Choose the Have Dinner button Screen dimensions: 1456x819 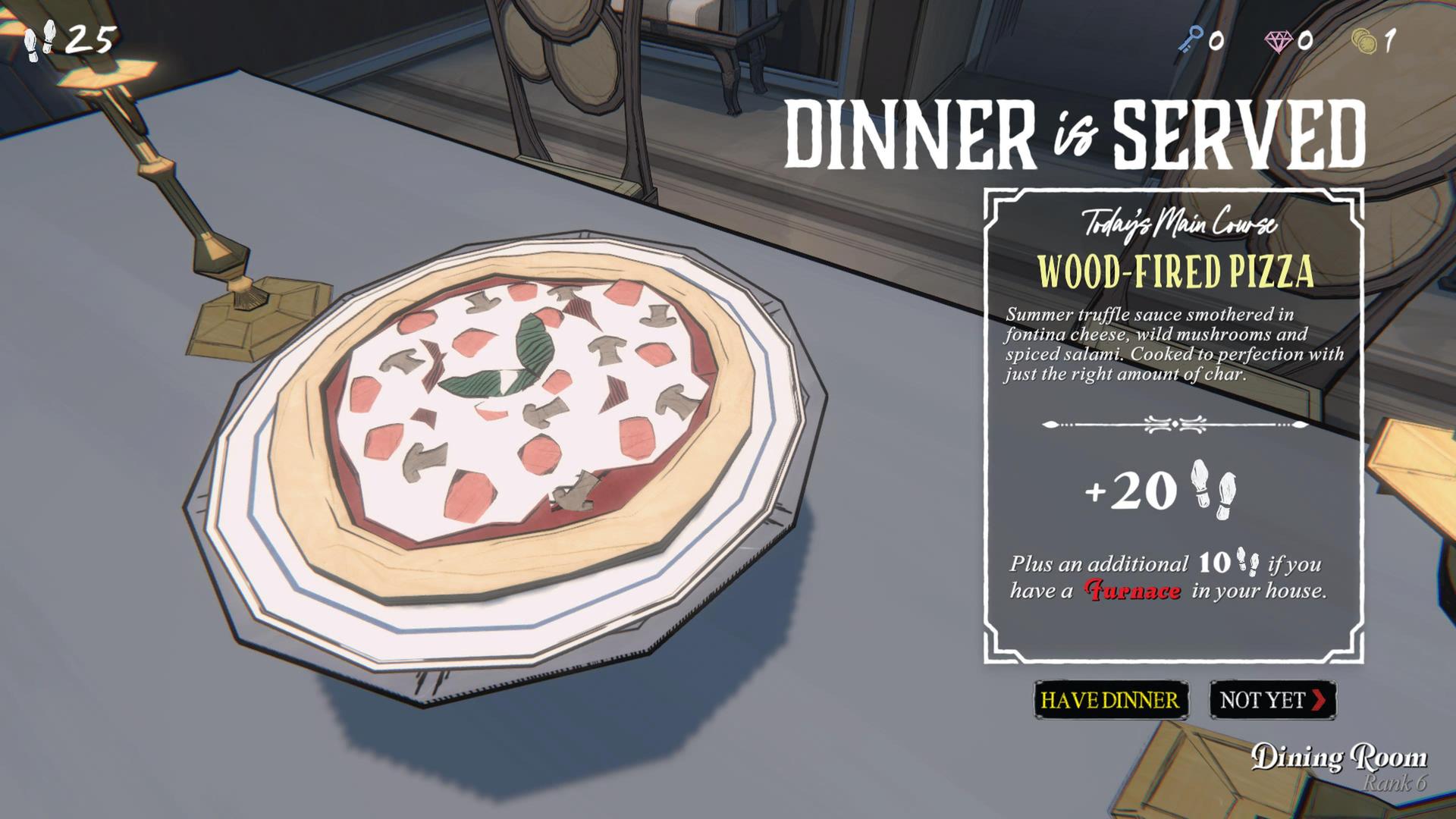1110,700
